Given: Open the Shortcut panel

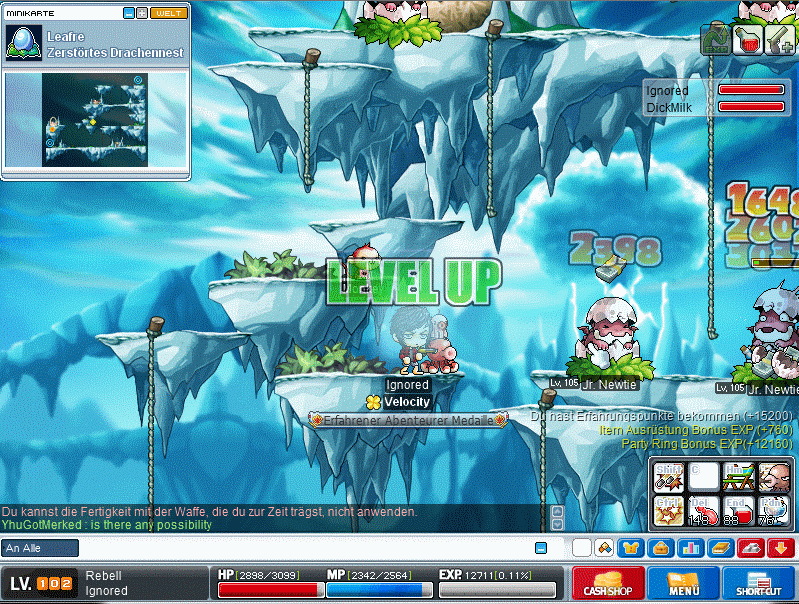Looking at the screenshot, I should 759,584.
